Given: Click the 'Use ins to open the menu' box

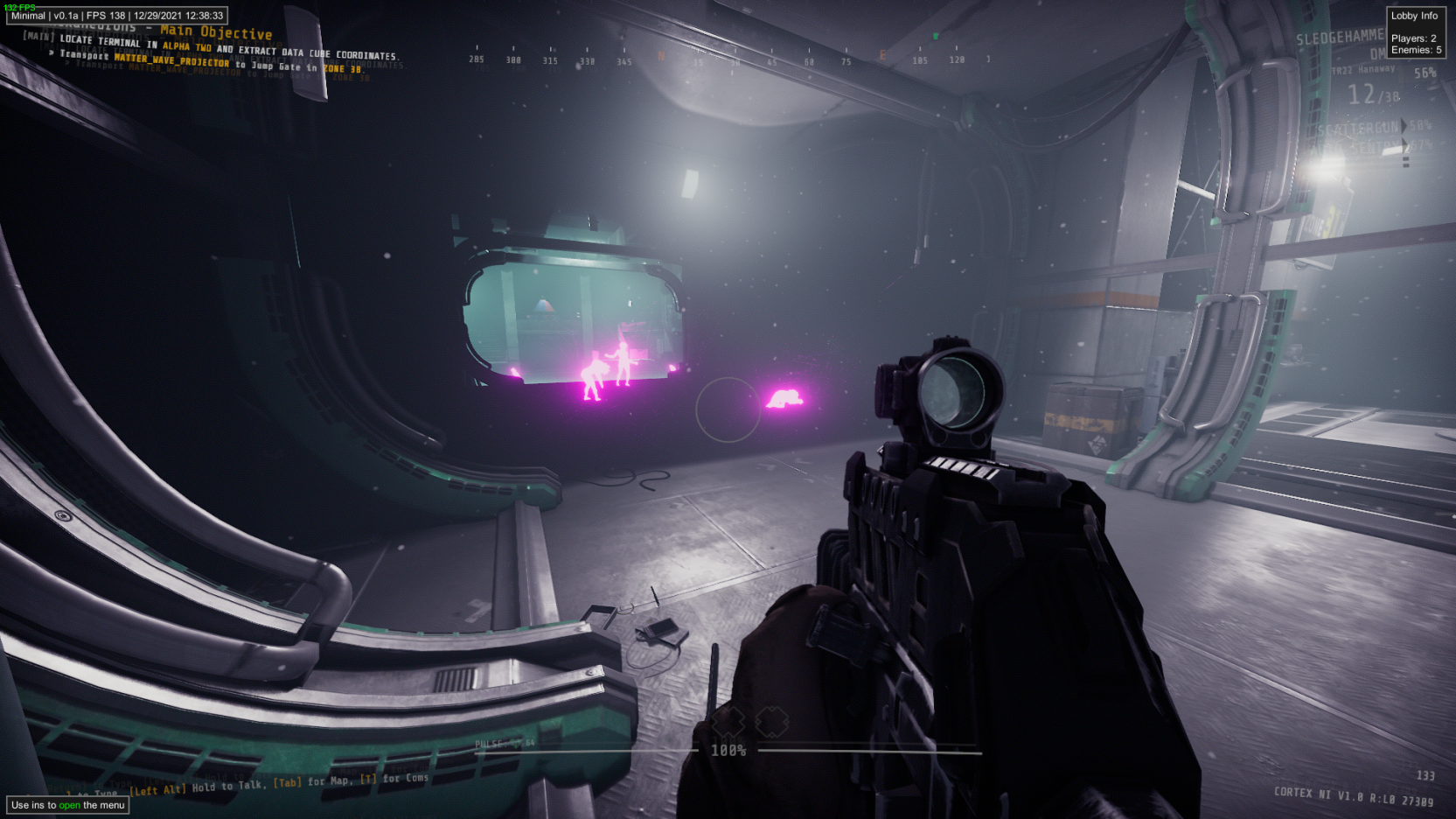Looking at the screenshot, I should [68, 805].
